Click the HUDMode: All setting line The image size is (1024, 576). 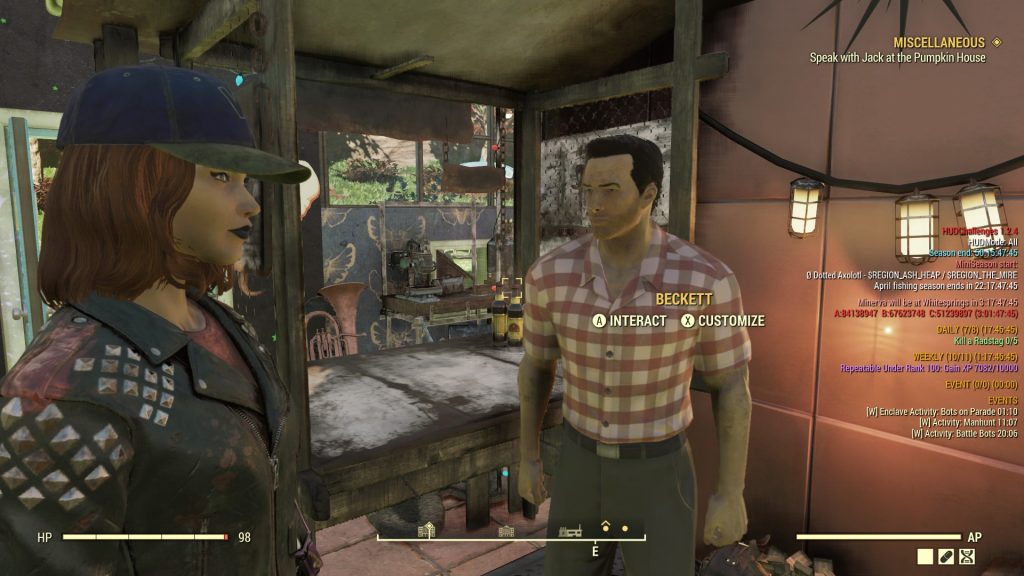pos(992,243)
